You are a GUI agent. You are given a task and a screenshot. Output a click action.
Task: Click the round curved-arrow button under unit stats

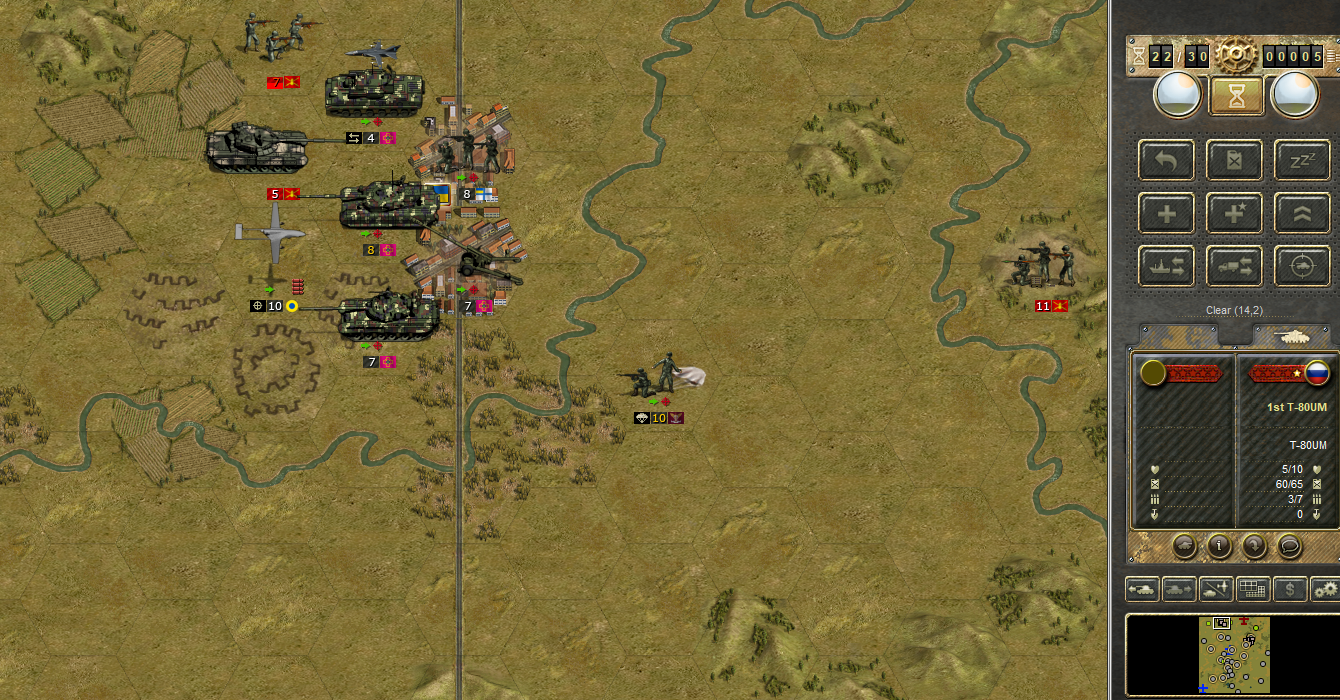1254,546
